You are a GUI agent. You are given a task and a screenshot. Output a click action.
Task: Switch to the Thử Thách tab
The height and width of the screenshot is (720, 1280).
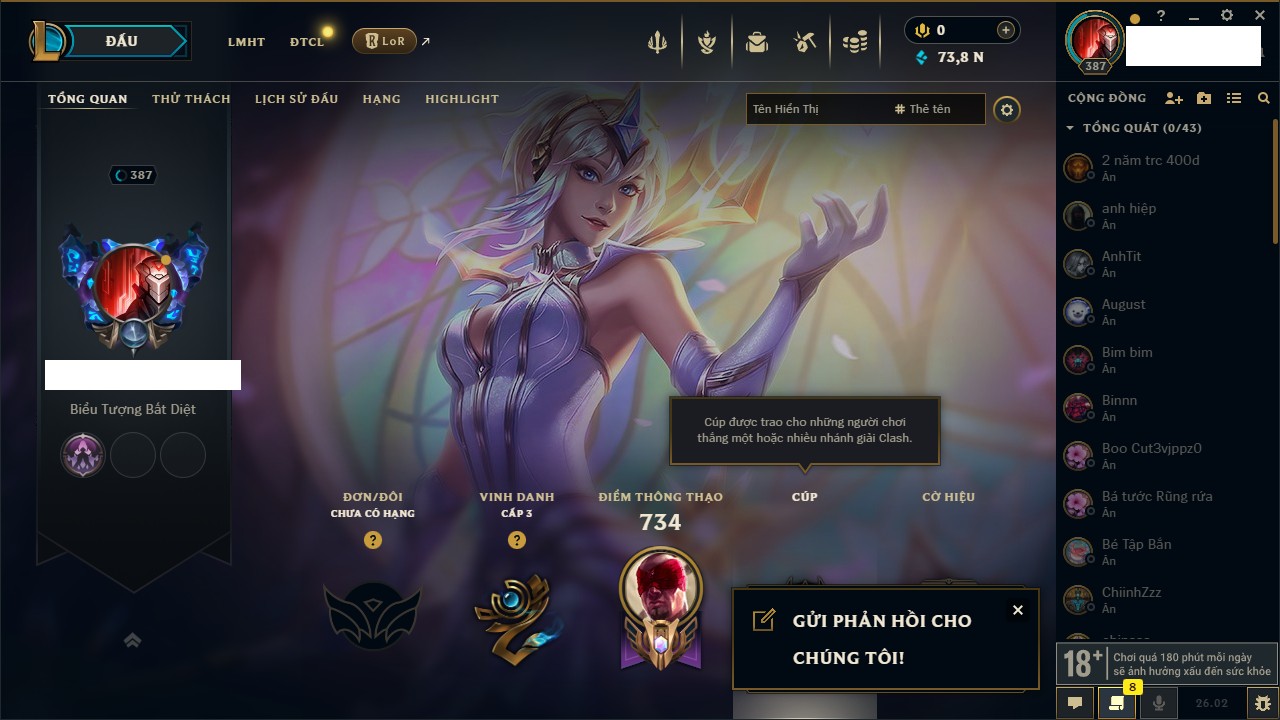click(191, 99)
